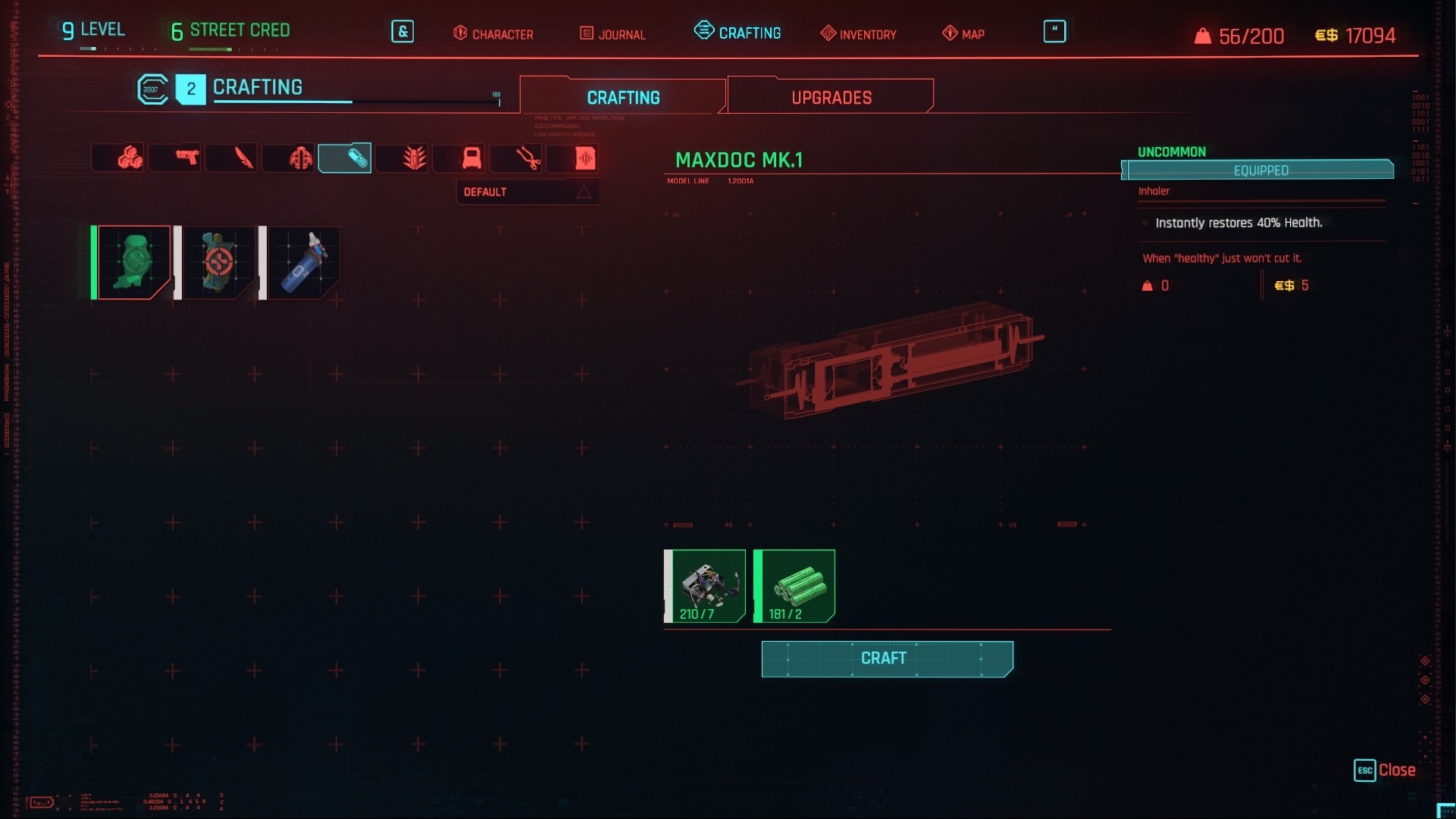Screen dimensions: 1456x819
Task: Select the green MaxDoc recipe slot
Action: 133,262
